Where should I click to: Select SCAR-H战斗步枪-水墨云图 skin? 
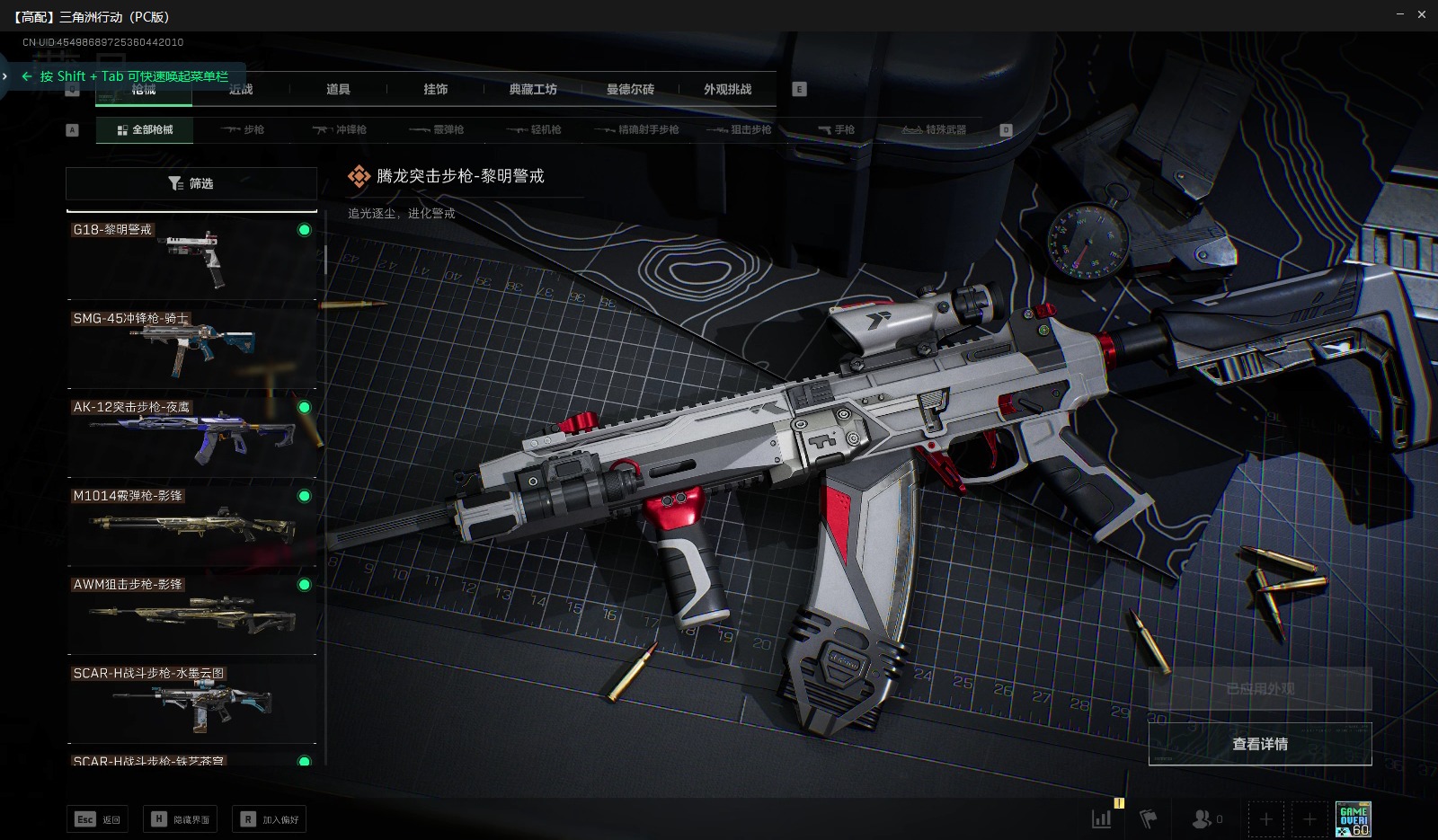tap(191, 702)
